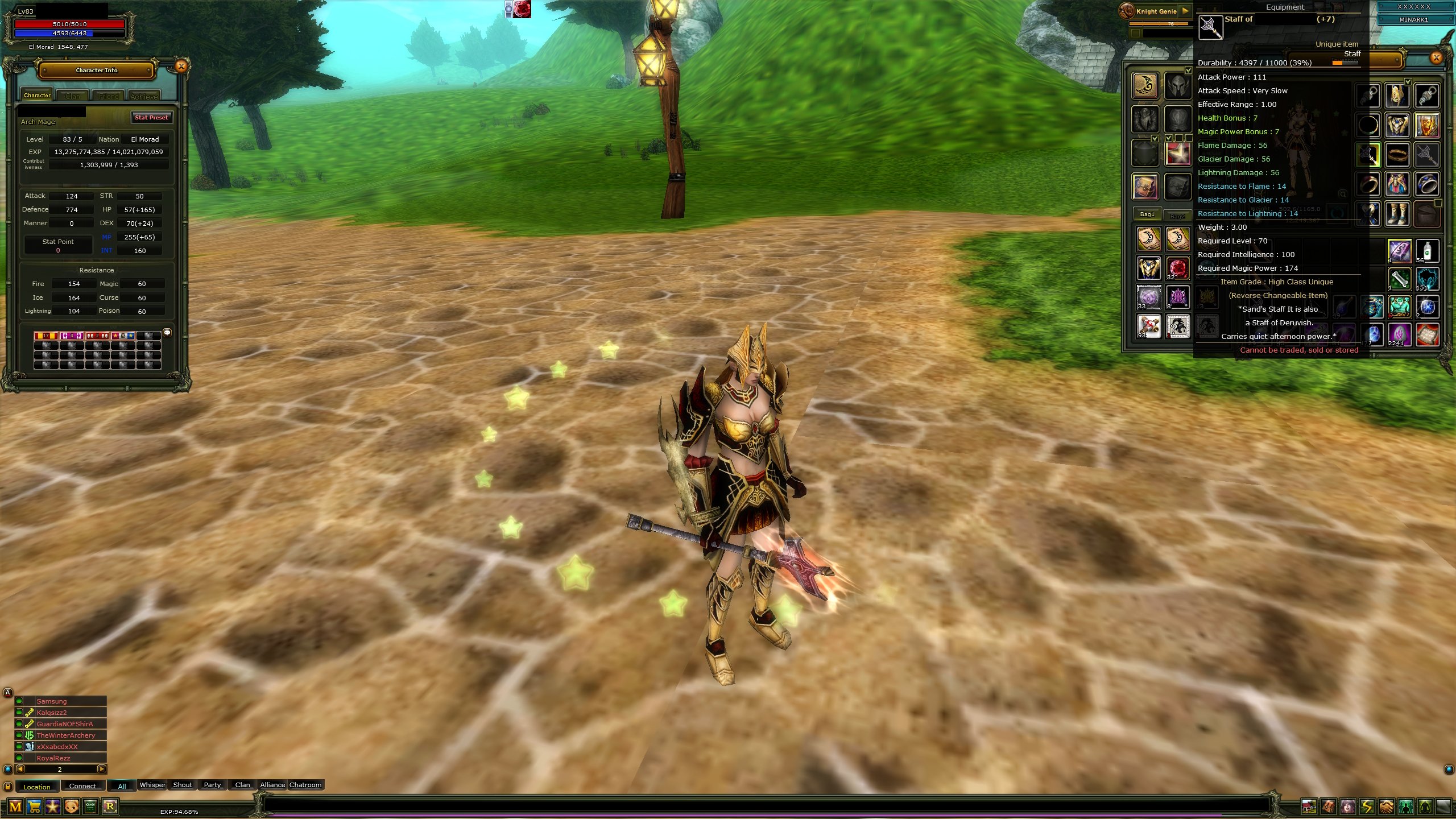Switch to the Whisper chat tab
This screenshot has width=1456, height=819.
(x=152, y=785)
